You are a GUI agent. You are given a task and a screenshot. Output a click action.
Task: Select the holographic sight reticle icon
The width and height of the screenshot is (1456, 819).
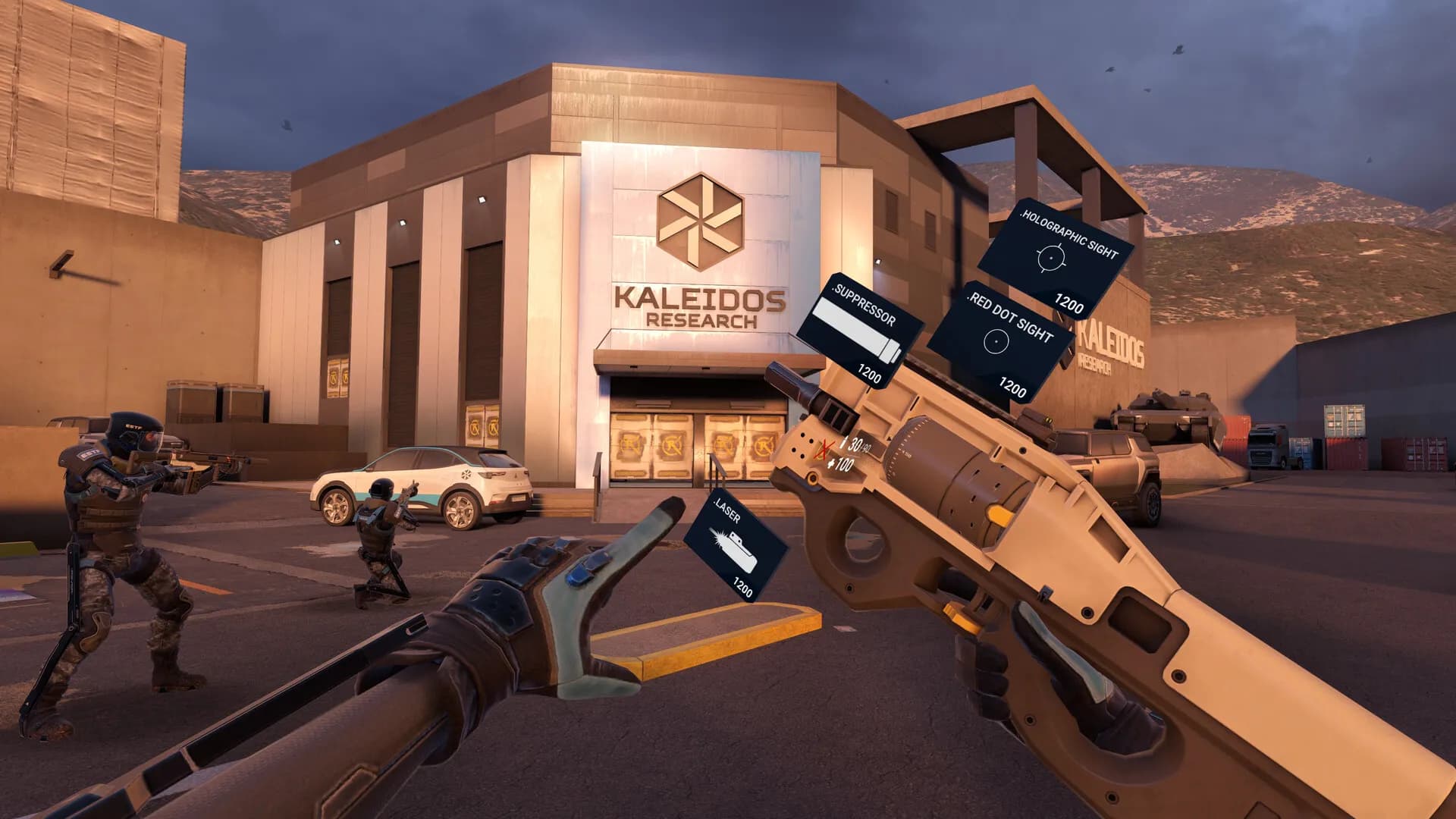tap(1050, 258)
